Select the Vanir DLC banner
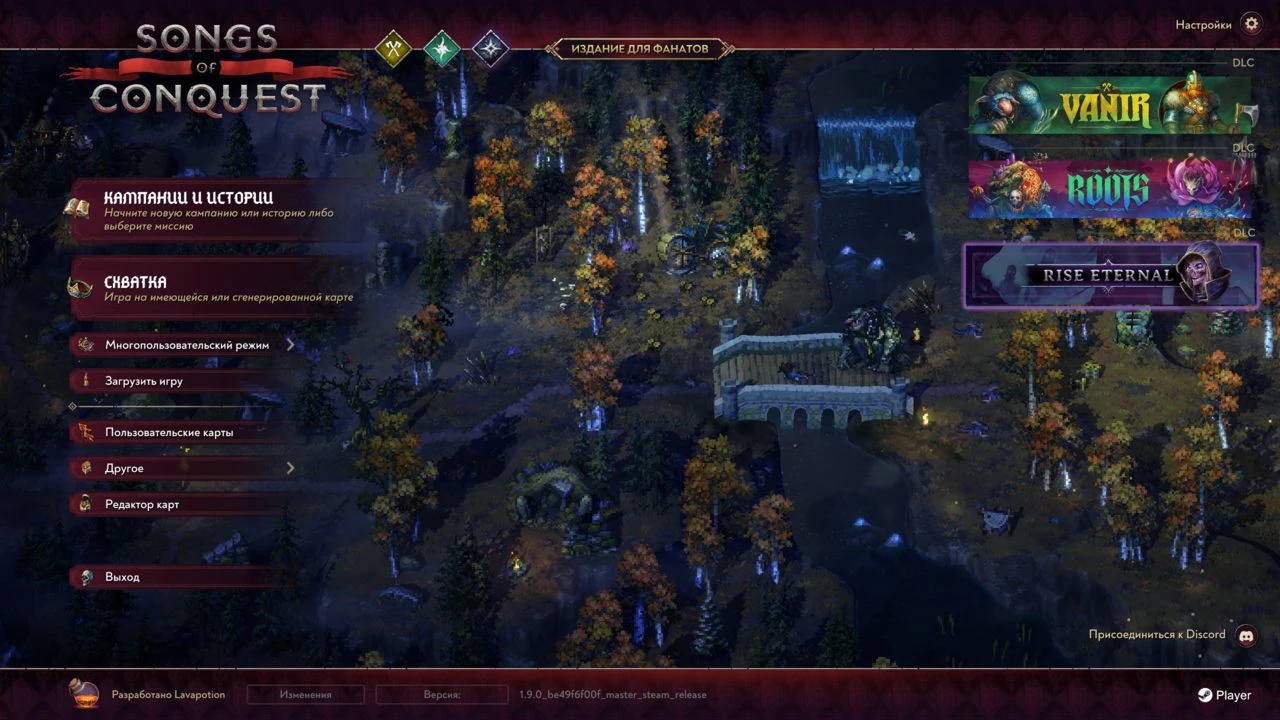1280x720 pixels. (1109, 104)
